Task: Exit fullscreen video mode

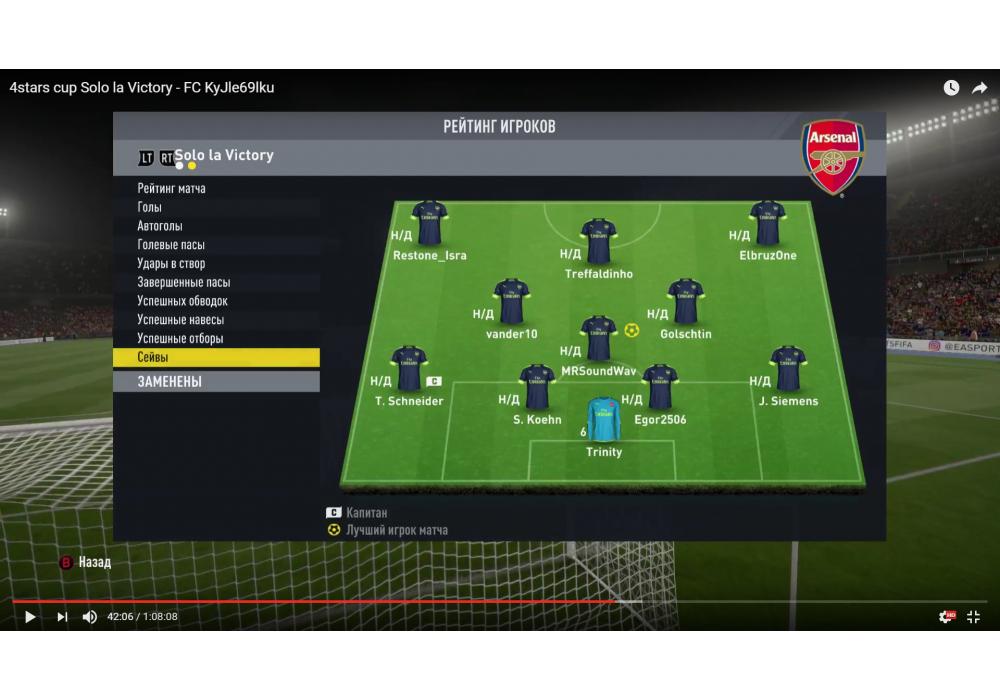Action: point(973,617)
